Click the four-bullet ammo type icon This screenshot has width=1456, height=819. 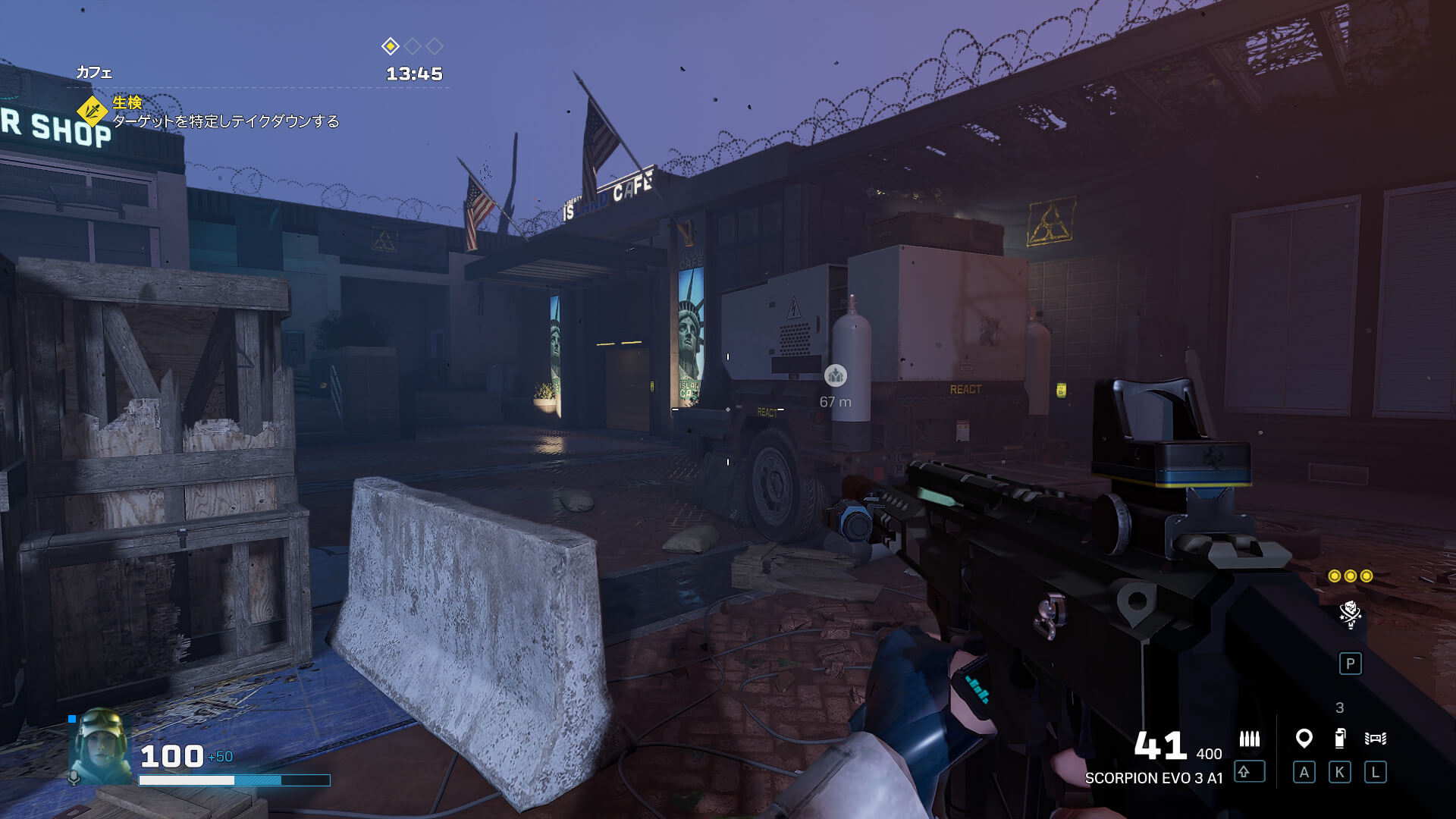click(x=1249, y=739)
